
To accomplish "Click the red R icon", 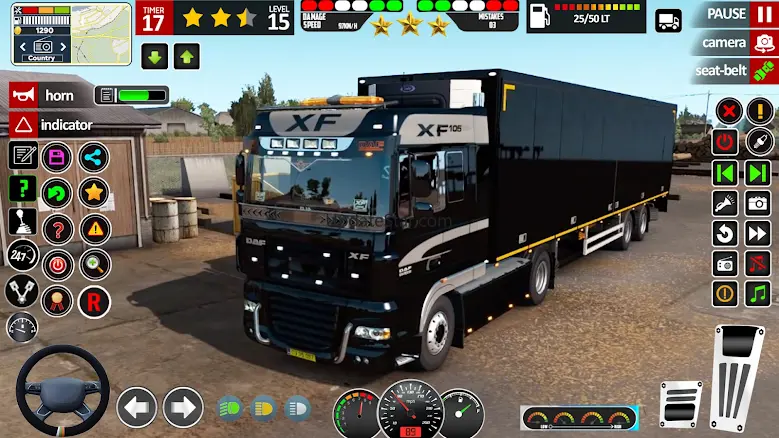I will 94,299.
